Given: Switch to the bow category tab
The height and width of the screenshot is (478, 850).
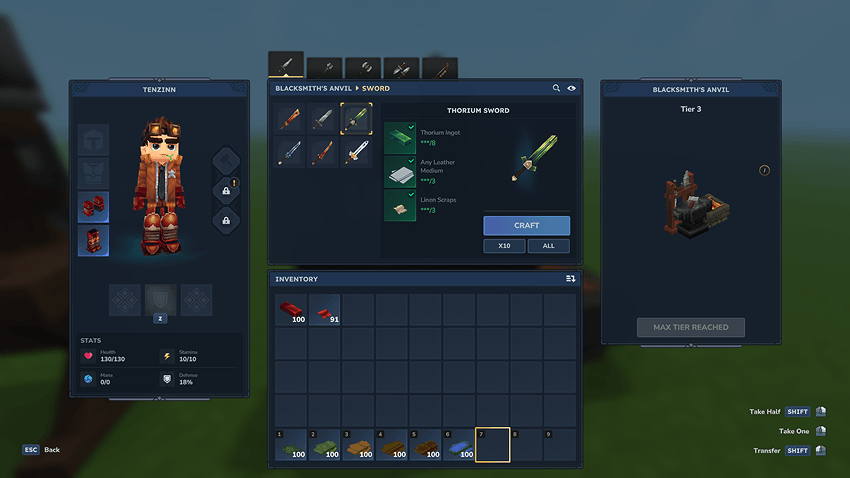Looking at the screenshot, I should point(440,67).
